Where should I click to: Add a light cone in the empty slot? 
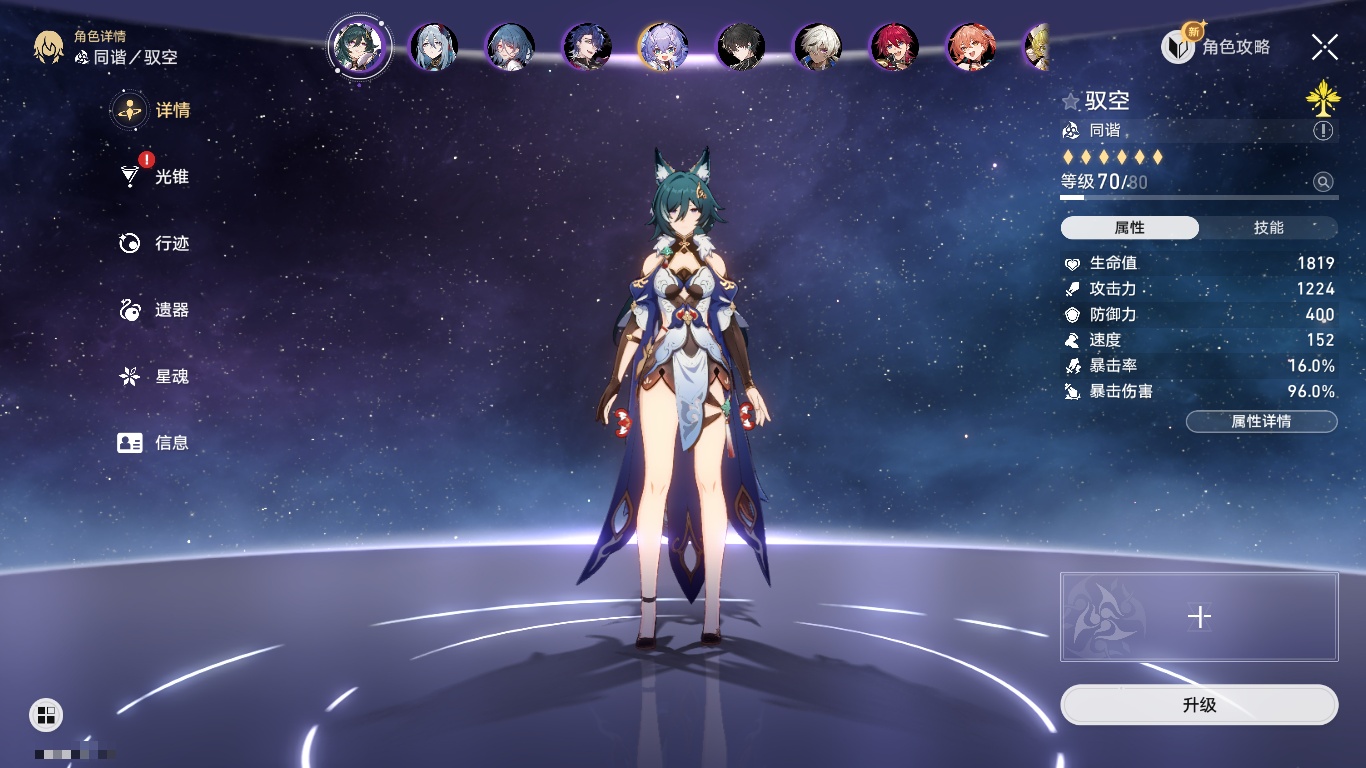[1198, 617]
